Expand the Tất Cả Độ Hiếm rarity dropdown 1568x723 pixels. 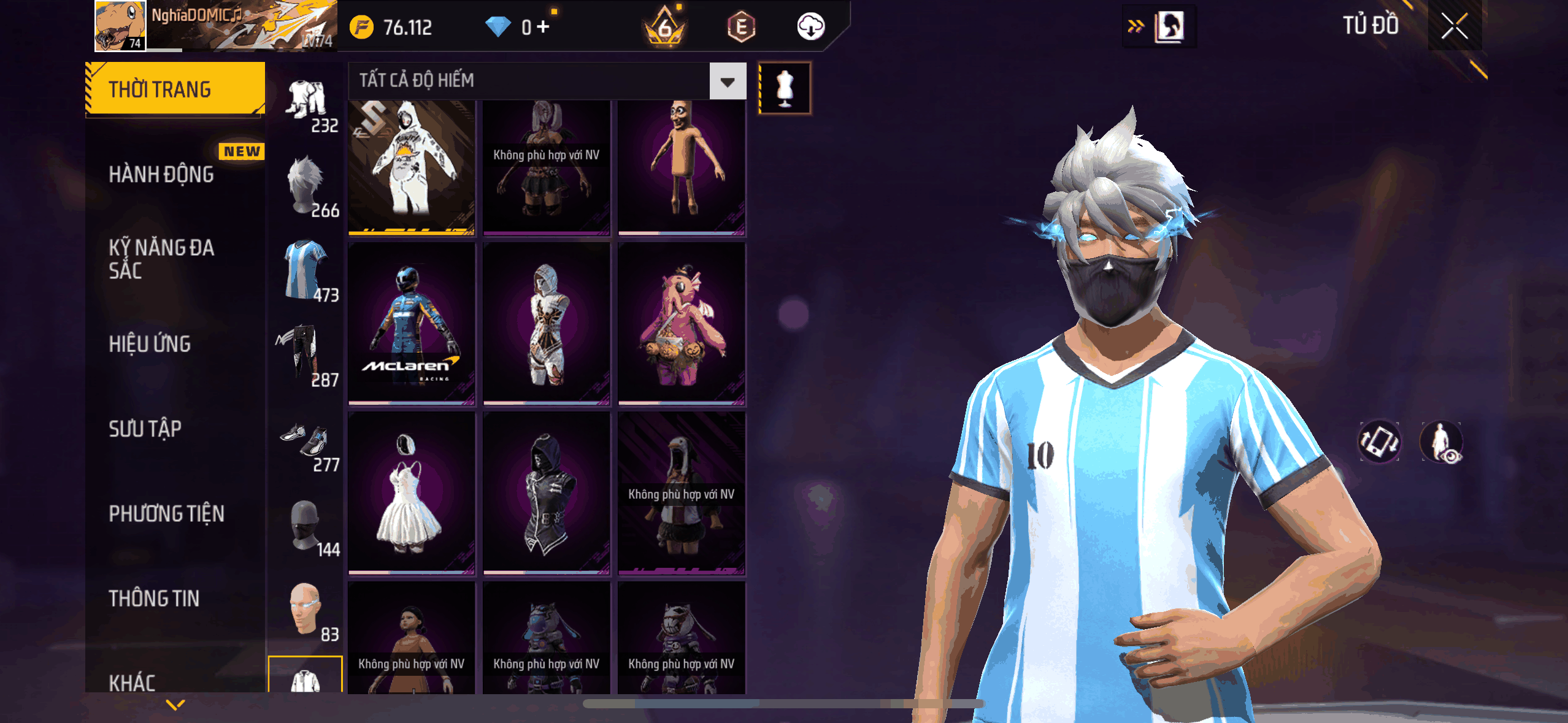[x=728, y=81]
